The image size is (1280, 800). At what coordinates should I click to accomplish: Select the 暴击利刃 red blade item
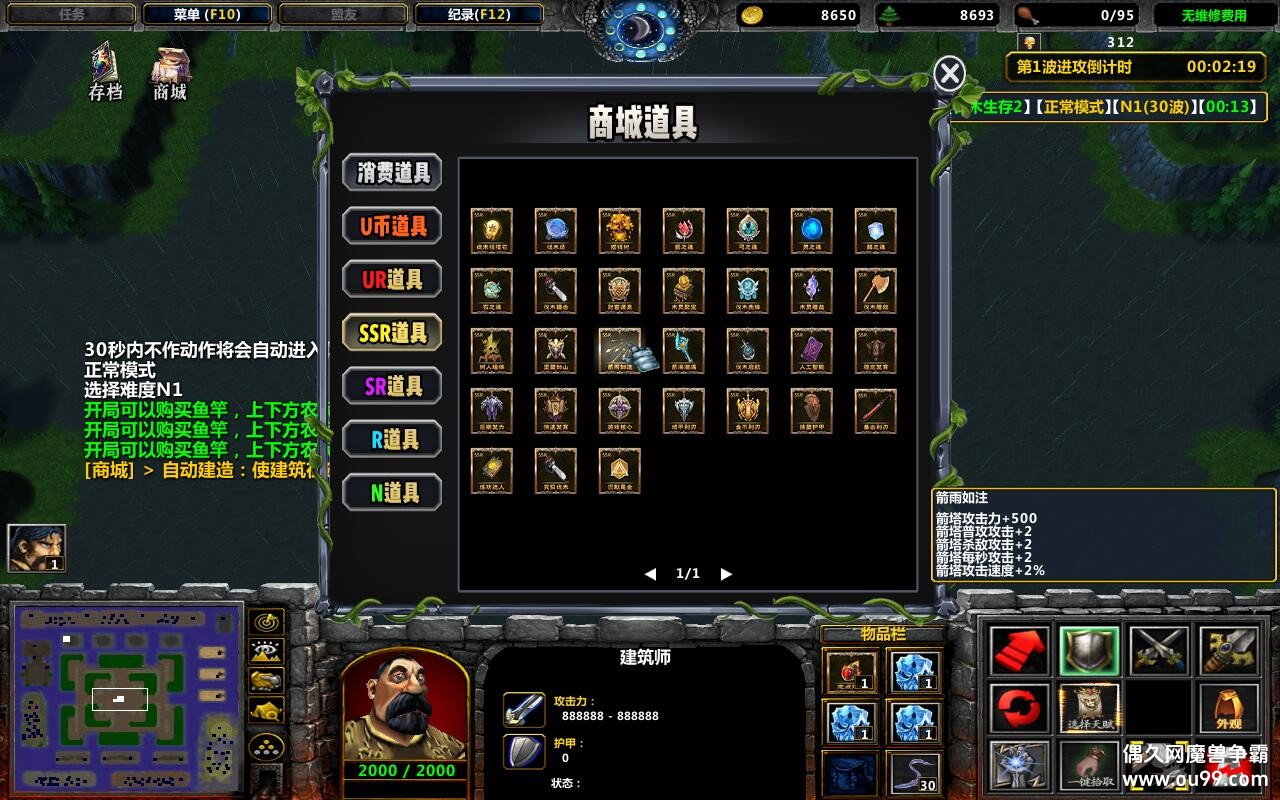tap(875, 410)
